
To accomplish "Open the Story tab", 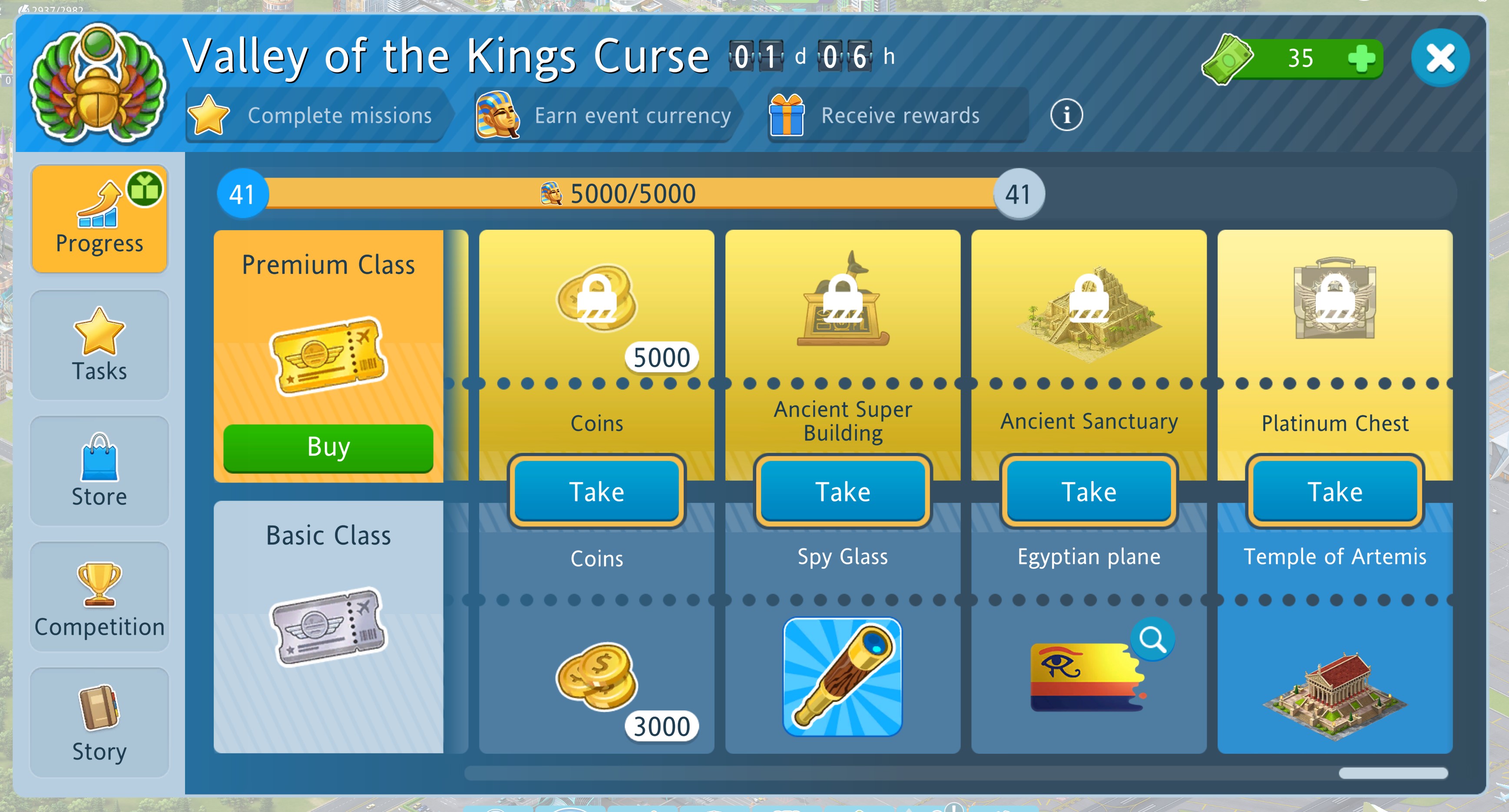I will click(99, 723).
